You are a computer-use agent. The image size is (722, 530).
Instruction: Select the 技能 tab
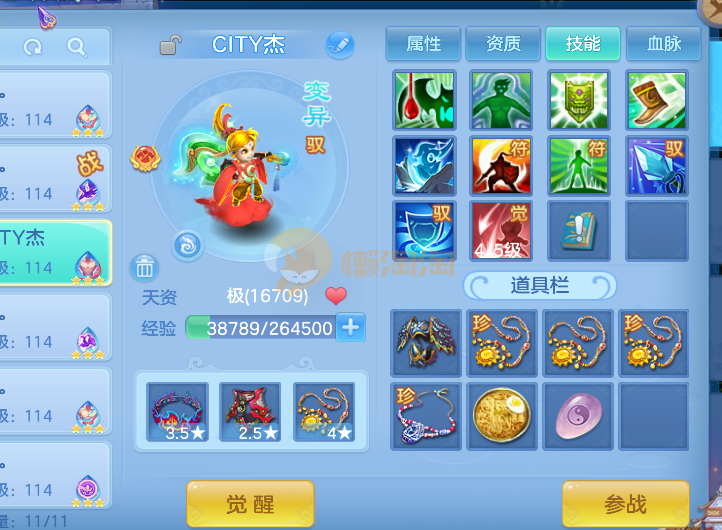583,44
